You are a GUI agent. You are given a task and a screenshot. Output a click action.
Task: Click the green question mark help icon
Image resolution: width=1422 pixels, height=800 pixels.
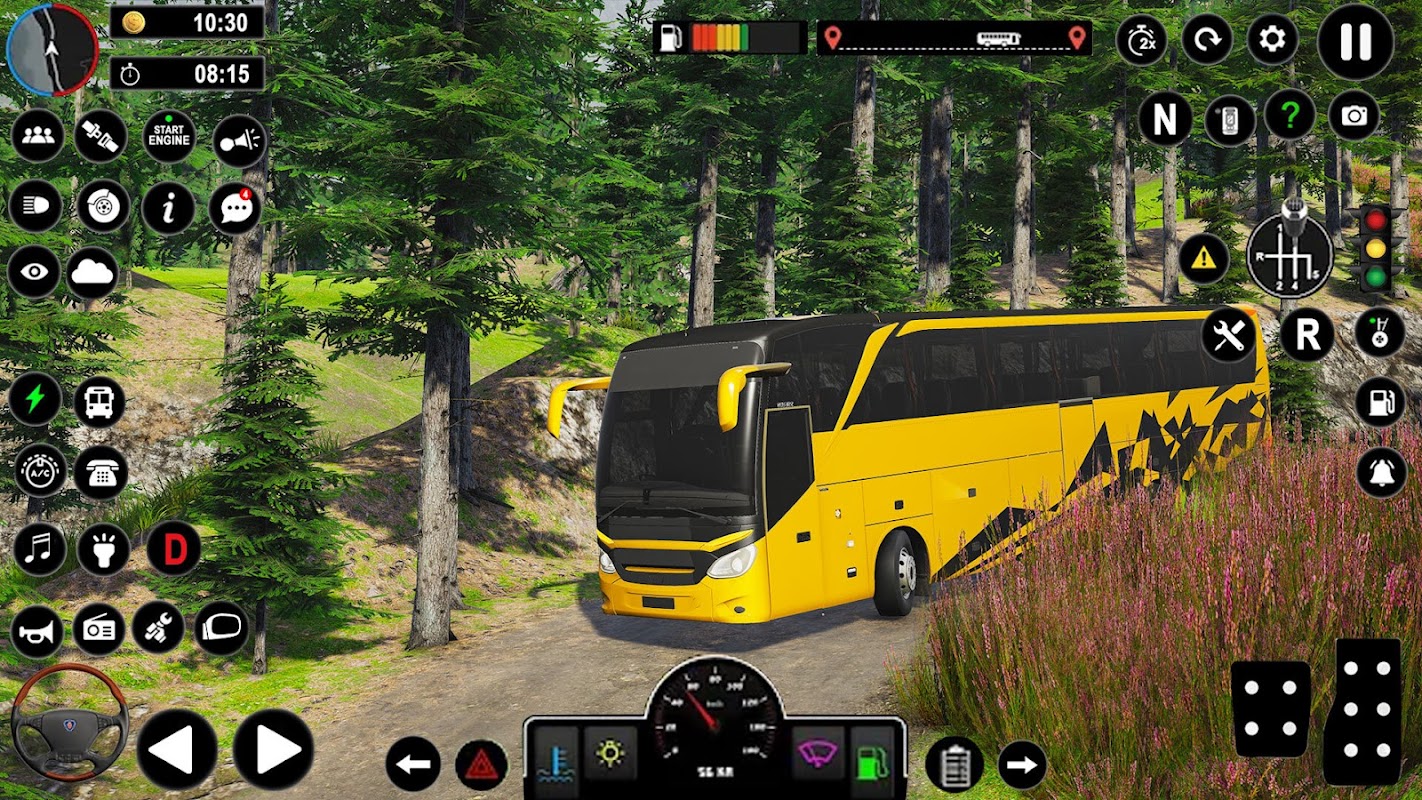[x=1290, y=116]
